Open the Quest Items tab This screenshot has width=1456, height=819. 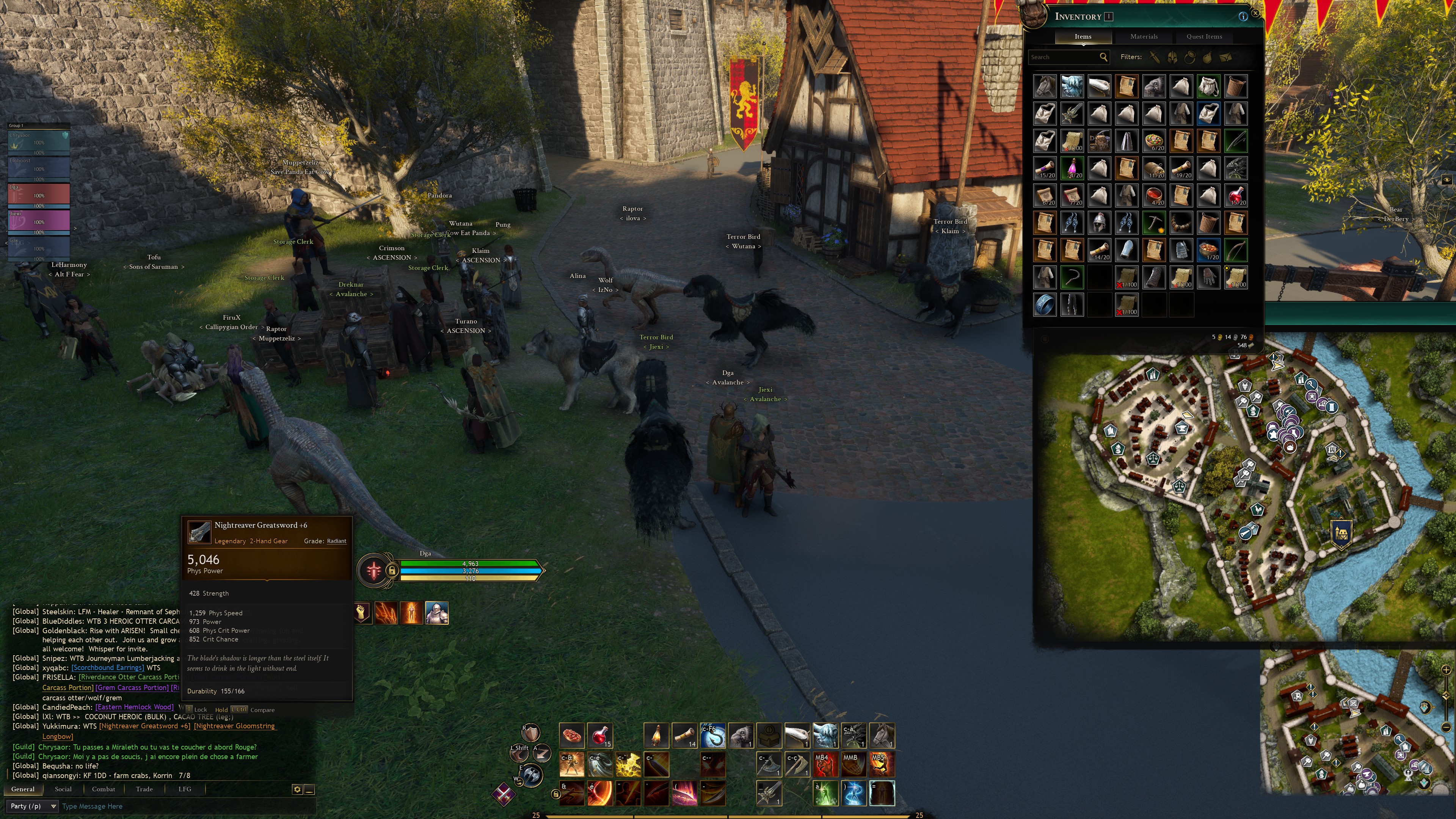(1204, 36)
